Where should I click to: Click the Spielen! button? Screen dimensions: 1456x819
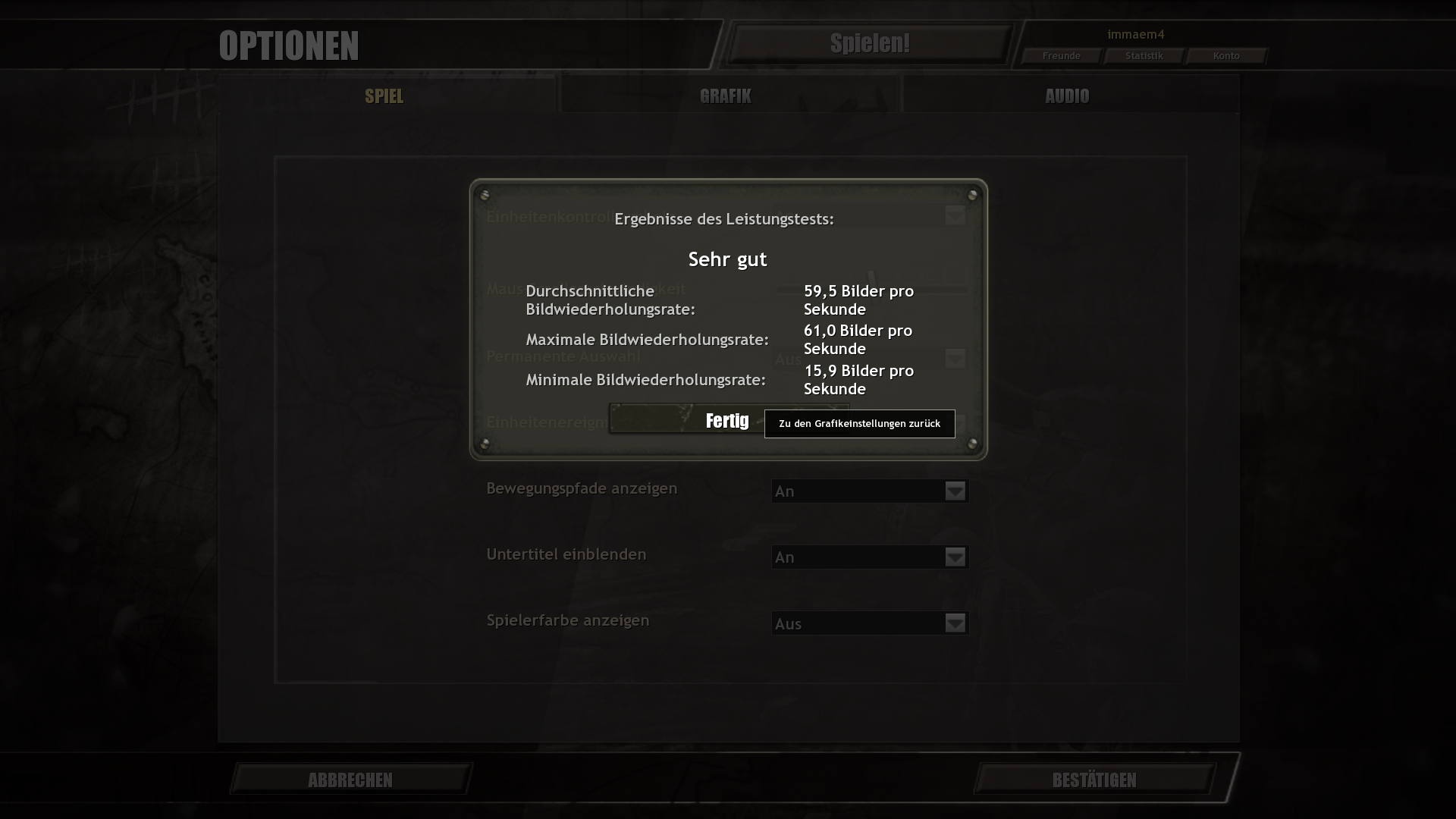point(870,43)
